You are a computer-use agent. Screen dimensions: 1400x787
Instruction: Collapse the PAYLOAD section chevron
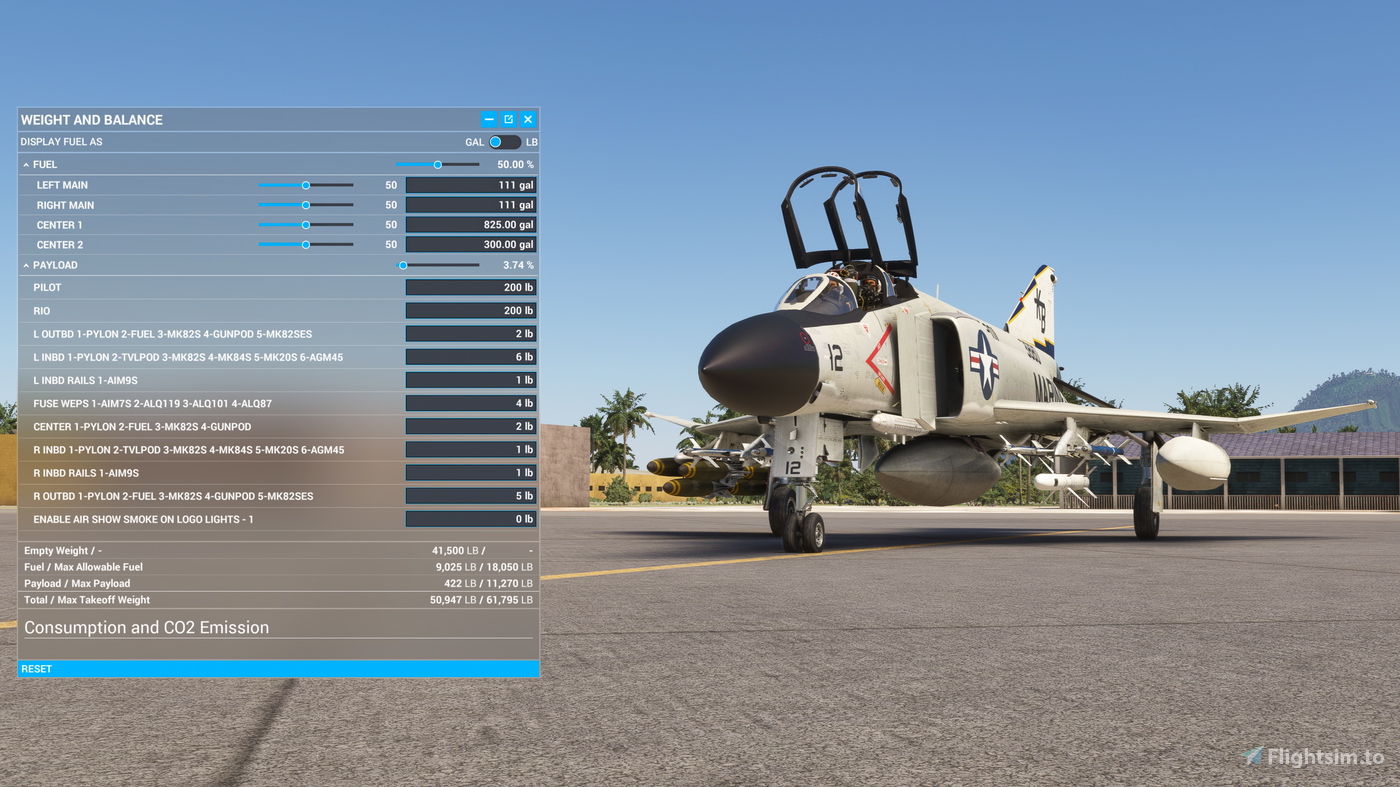click(25, 264)
